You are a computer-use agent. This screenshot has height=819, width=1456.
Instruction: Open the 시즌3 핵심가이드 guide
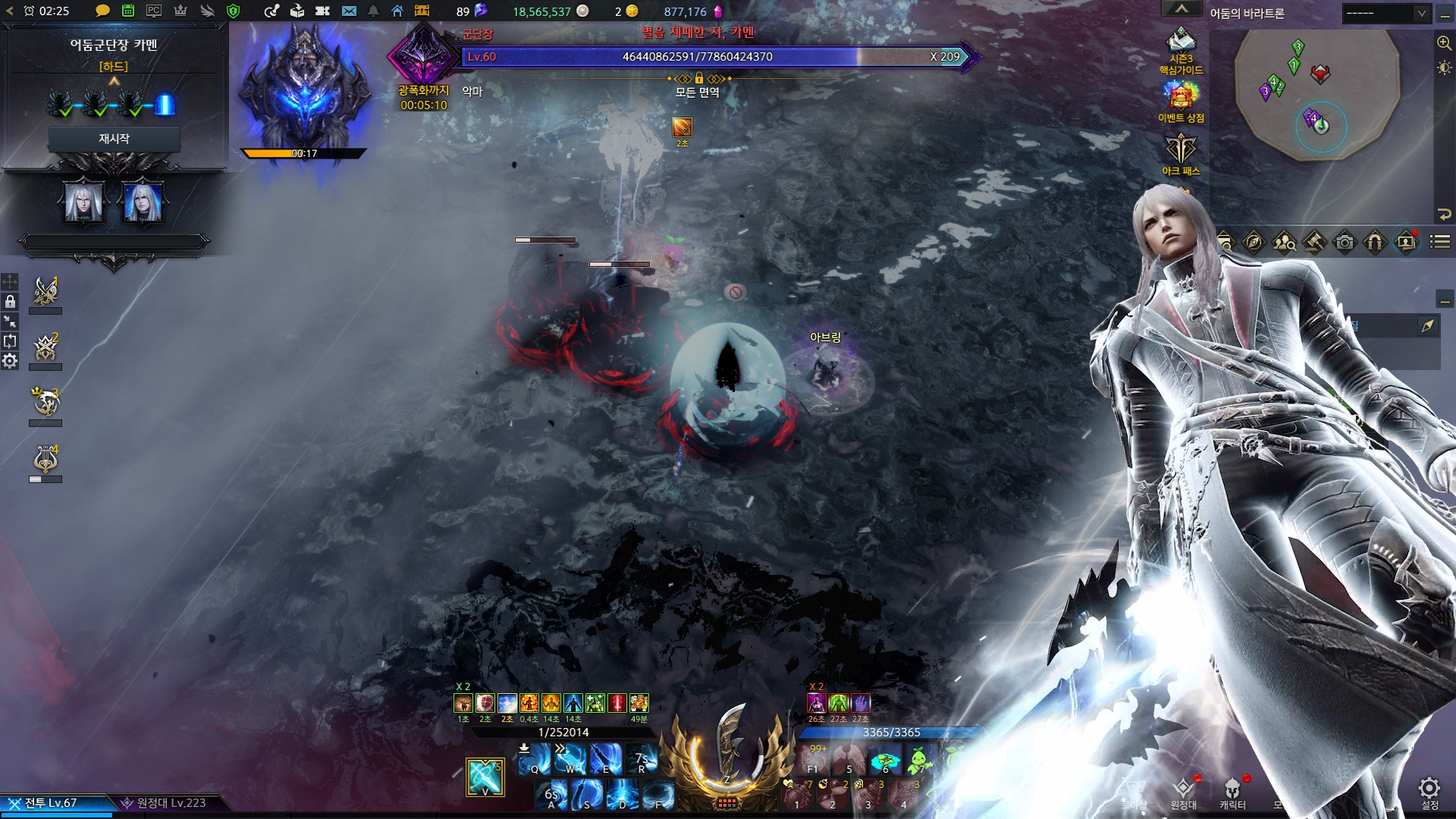1181,52
